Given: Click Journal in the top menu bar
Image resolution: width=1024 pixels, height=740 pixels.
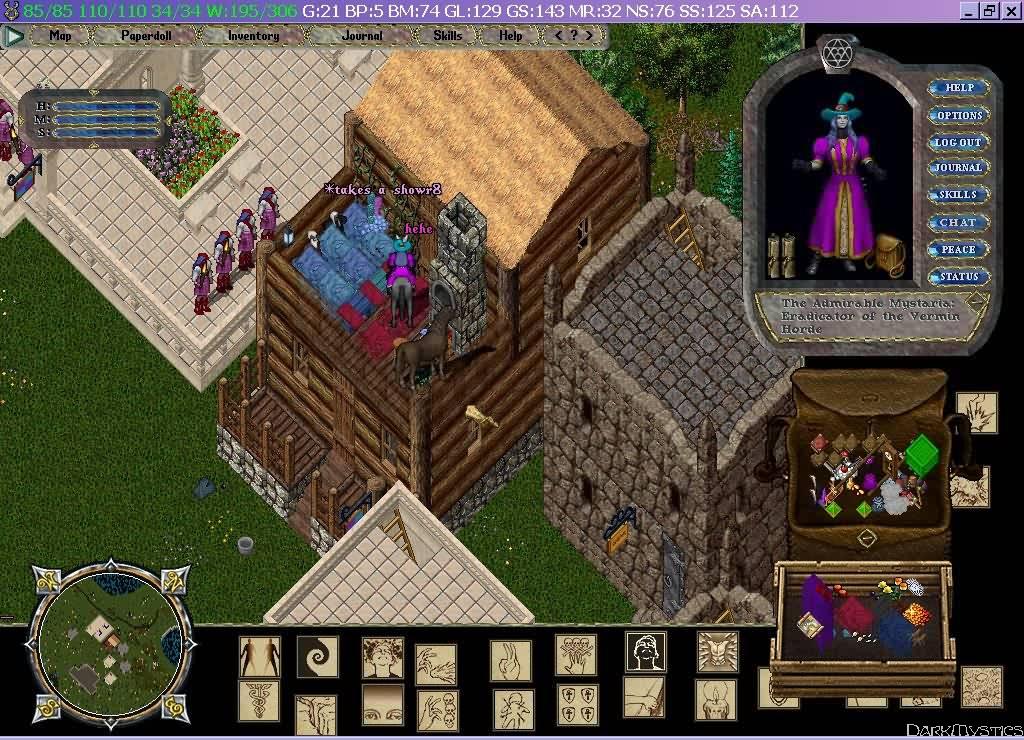Looking at the screenshot, I should pyautogui.click(x=361, y=35).
